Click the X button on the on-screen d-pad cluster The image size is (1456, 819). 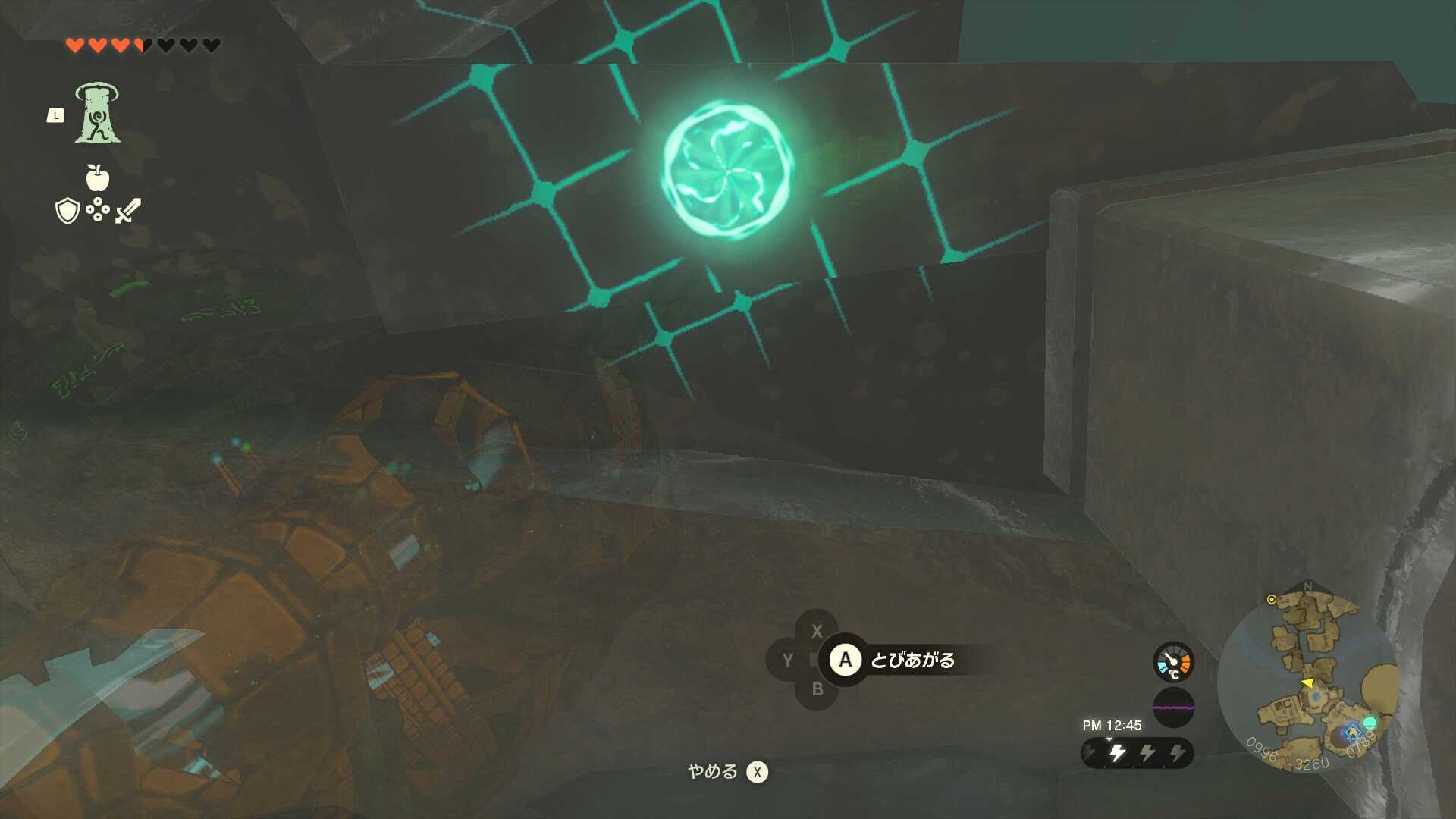tap(817, 631)
